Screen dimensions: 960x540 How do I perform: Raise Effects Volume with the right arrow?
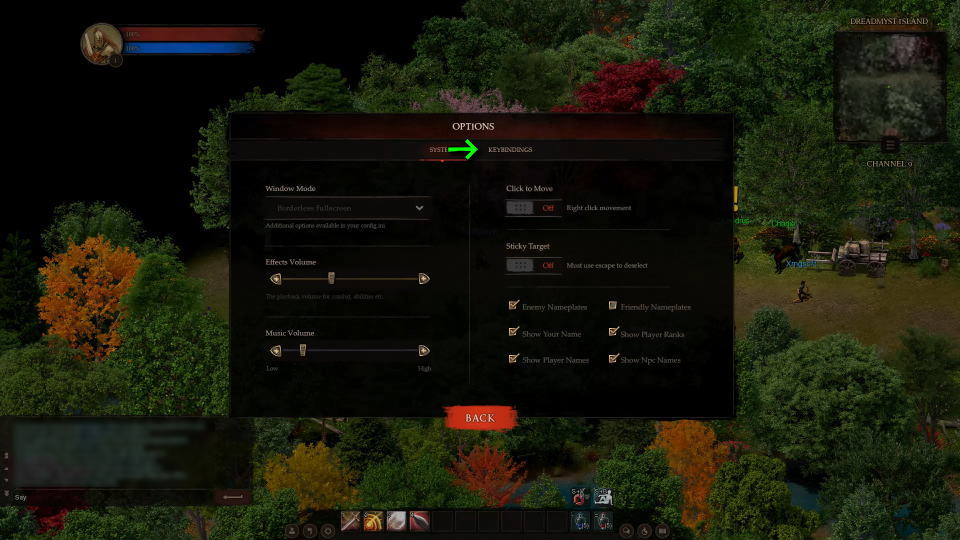(x=424, y=279)
